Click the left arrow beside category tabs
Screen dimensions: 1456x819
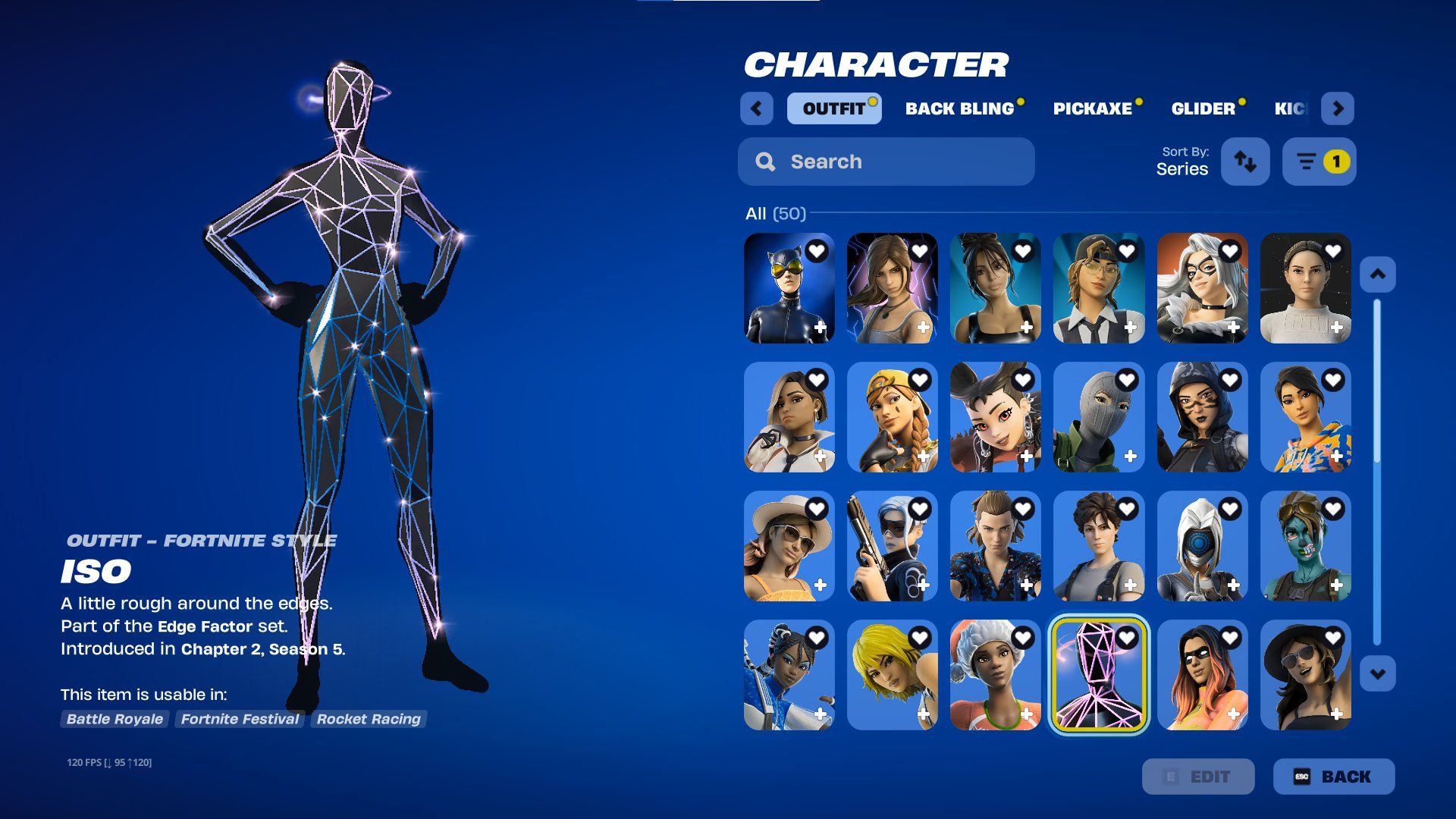(x=756, y=108)
